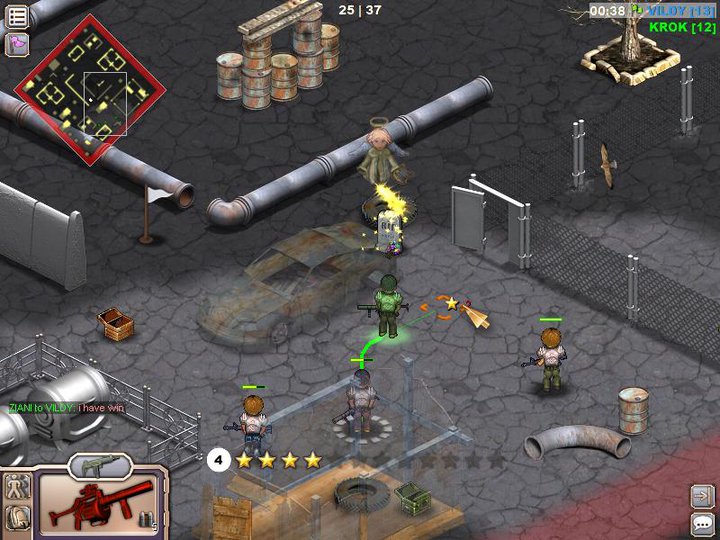
Task: Select player VILDY in the scoreboard
Action: [x=680, y=10]
